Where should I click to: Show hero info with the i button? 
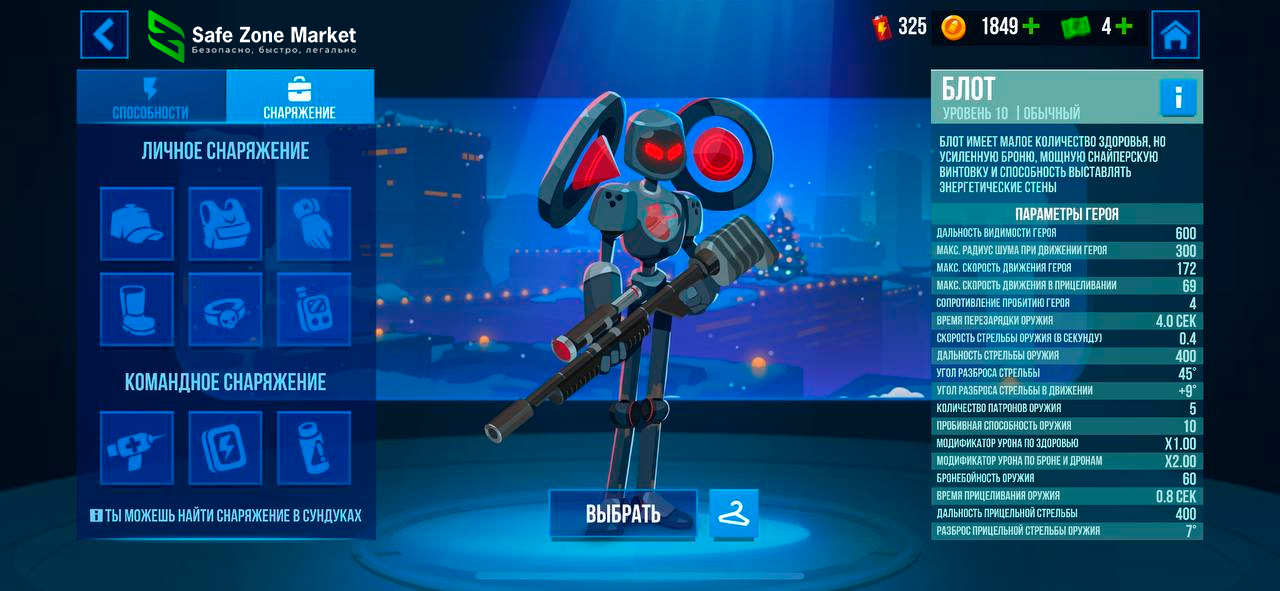point(1178,98)
